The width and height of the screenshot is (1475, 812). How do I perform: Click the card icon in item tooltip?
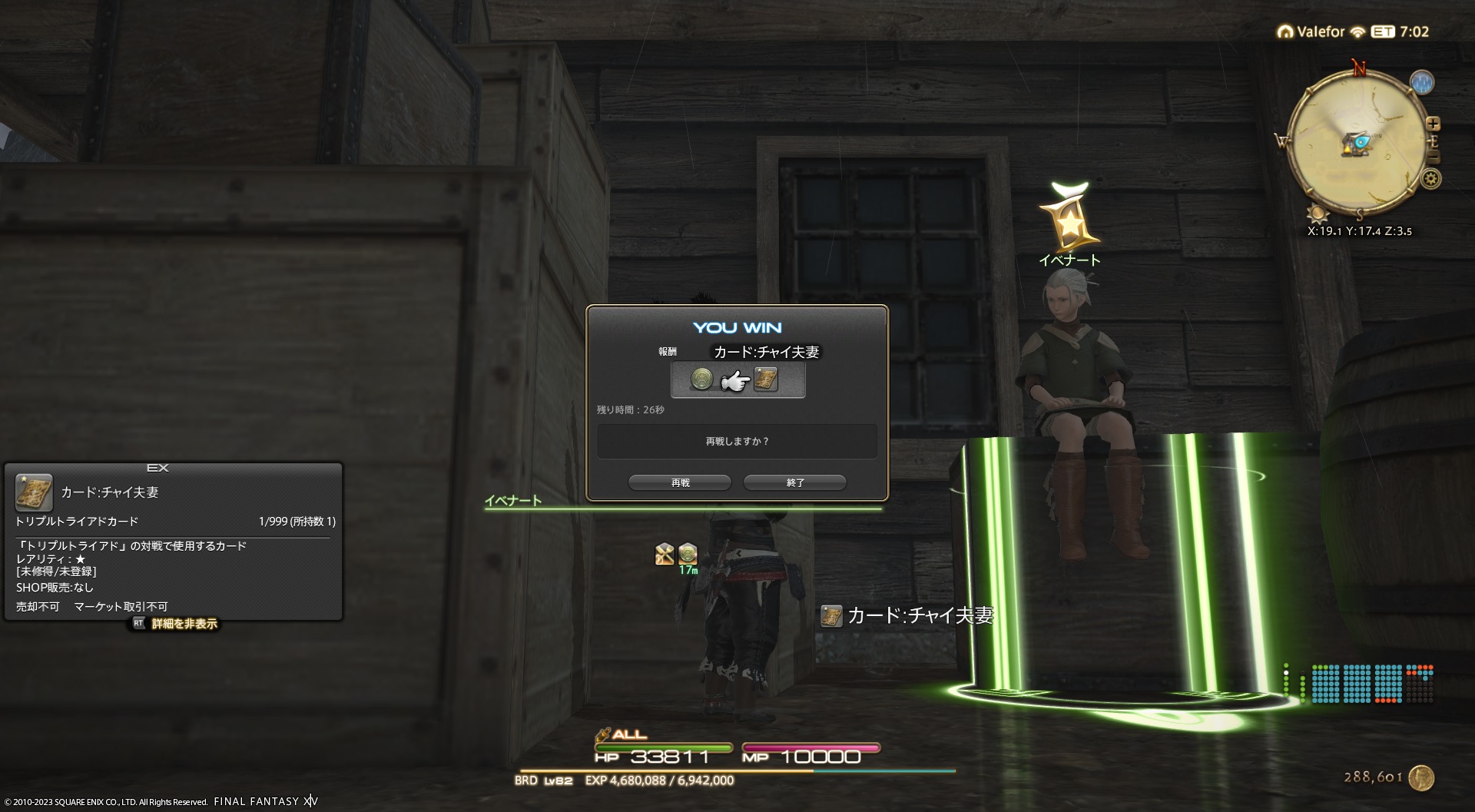34,492
